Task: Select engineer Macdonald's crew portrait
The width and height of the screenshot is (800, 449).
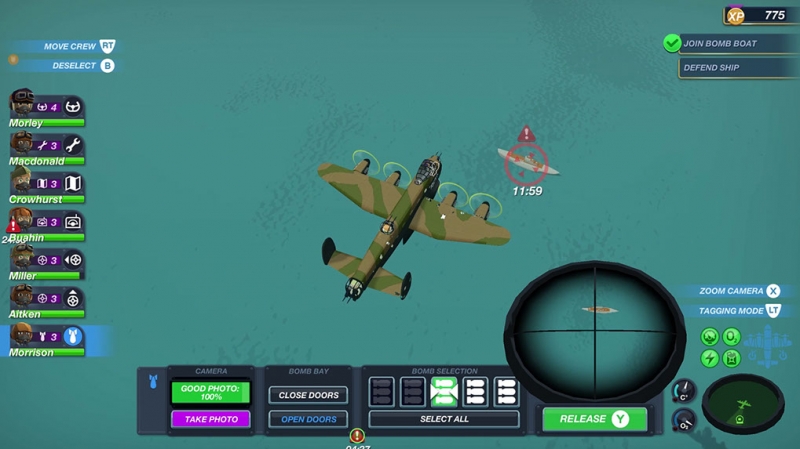Action: point(24,144)
